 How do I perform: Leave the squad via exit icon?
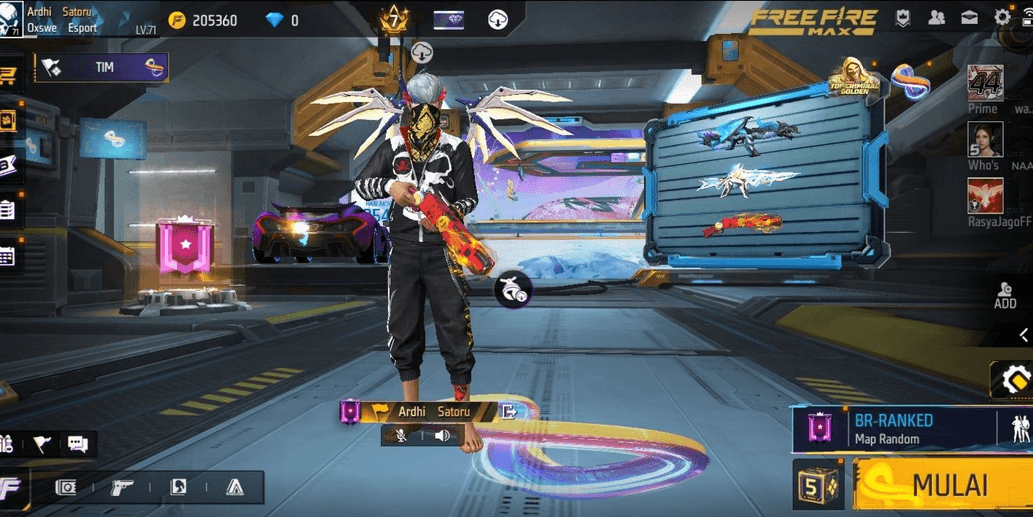(509, 410)
